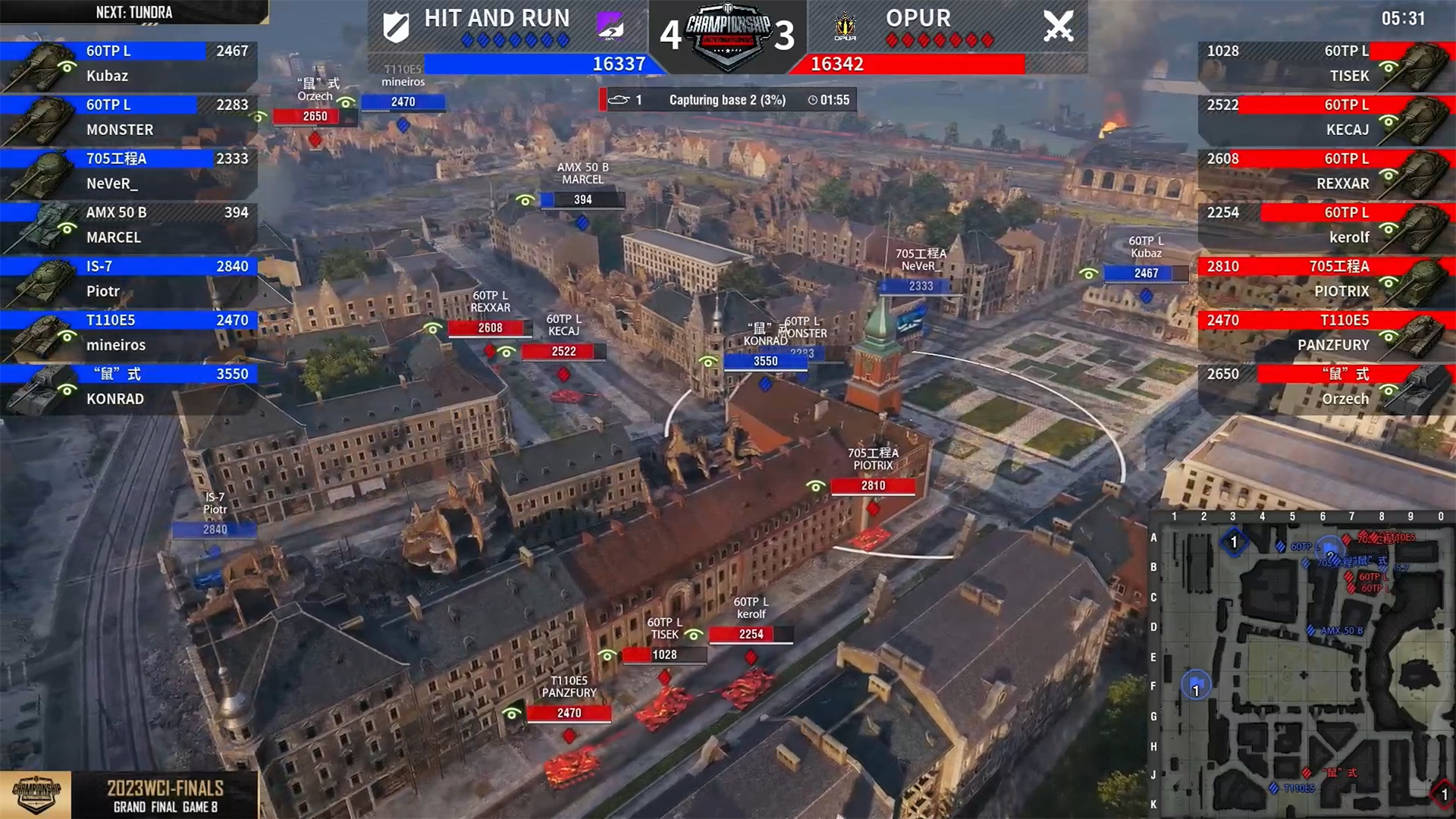Select MARCEL's AMX 50 B roster row
This screenshot has width=1456, height=819.
click(x=129, y=225)
